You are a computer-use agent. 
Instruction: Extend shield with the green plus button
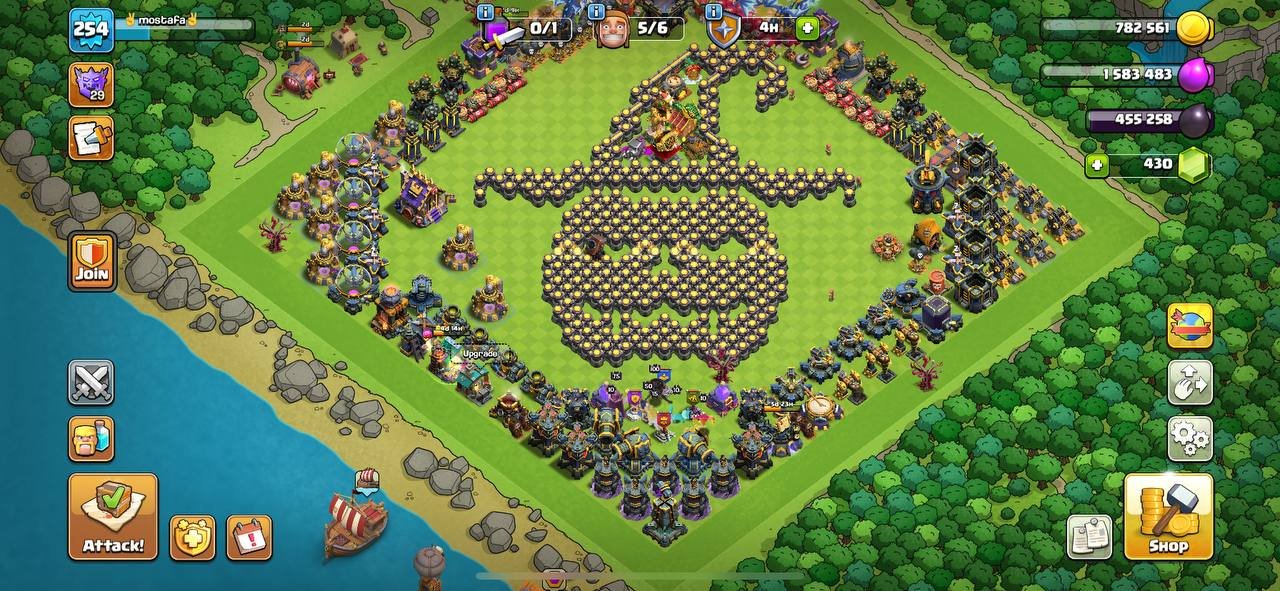[x=808, y=27]
